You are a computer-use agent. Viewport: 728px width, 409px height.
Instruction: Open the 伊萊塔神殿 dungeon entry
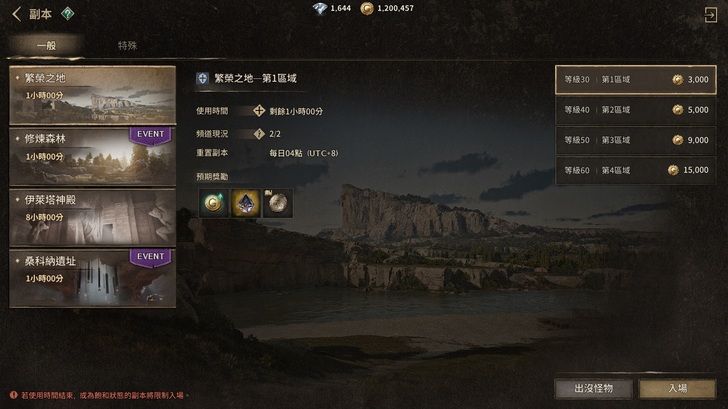point(92,214)
